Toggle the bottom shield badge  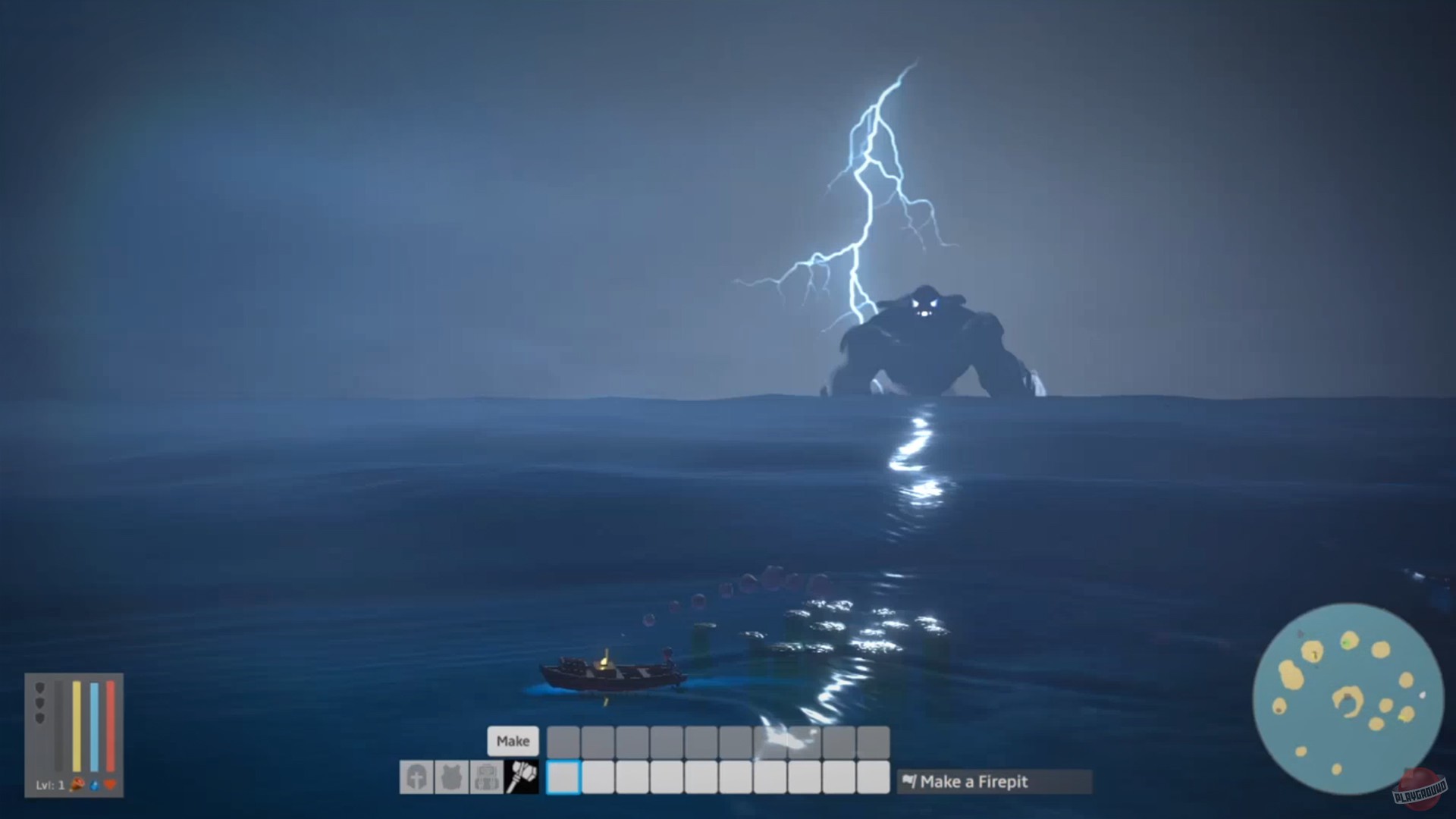[x=40, y=717]
